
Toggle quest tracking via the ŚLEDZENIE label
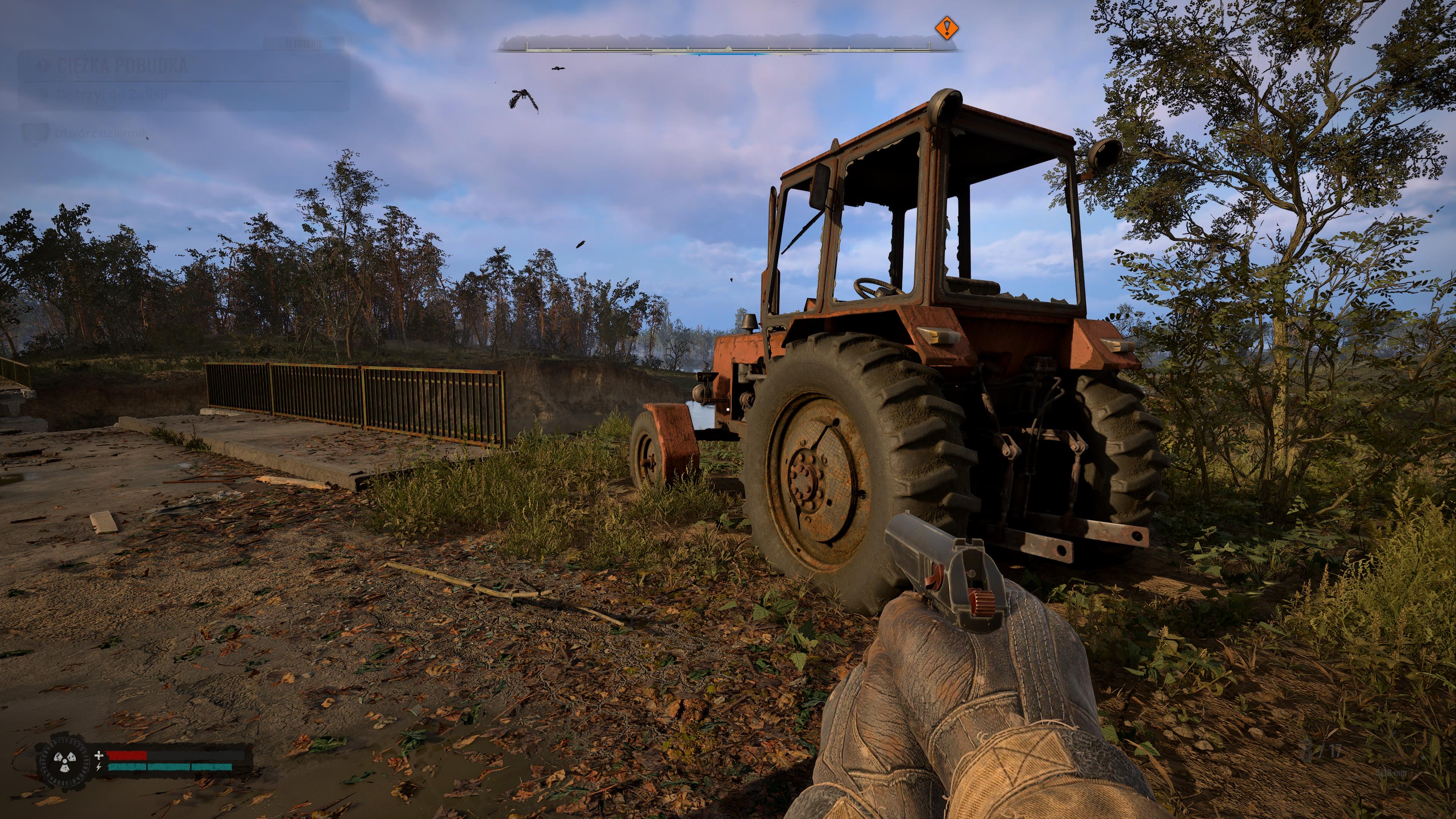(303, 43)
